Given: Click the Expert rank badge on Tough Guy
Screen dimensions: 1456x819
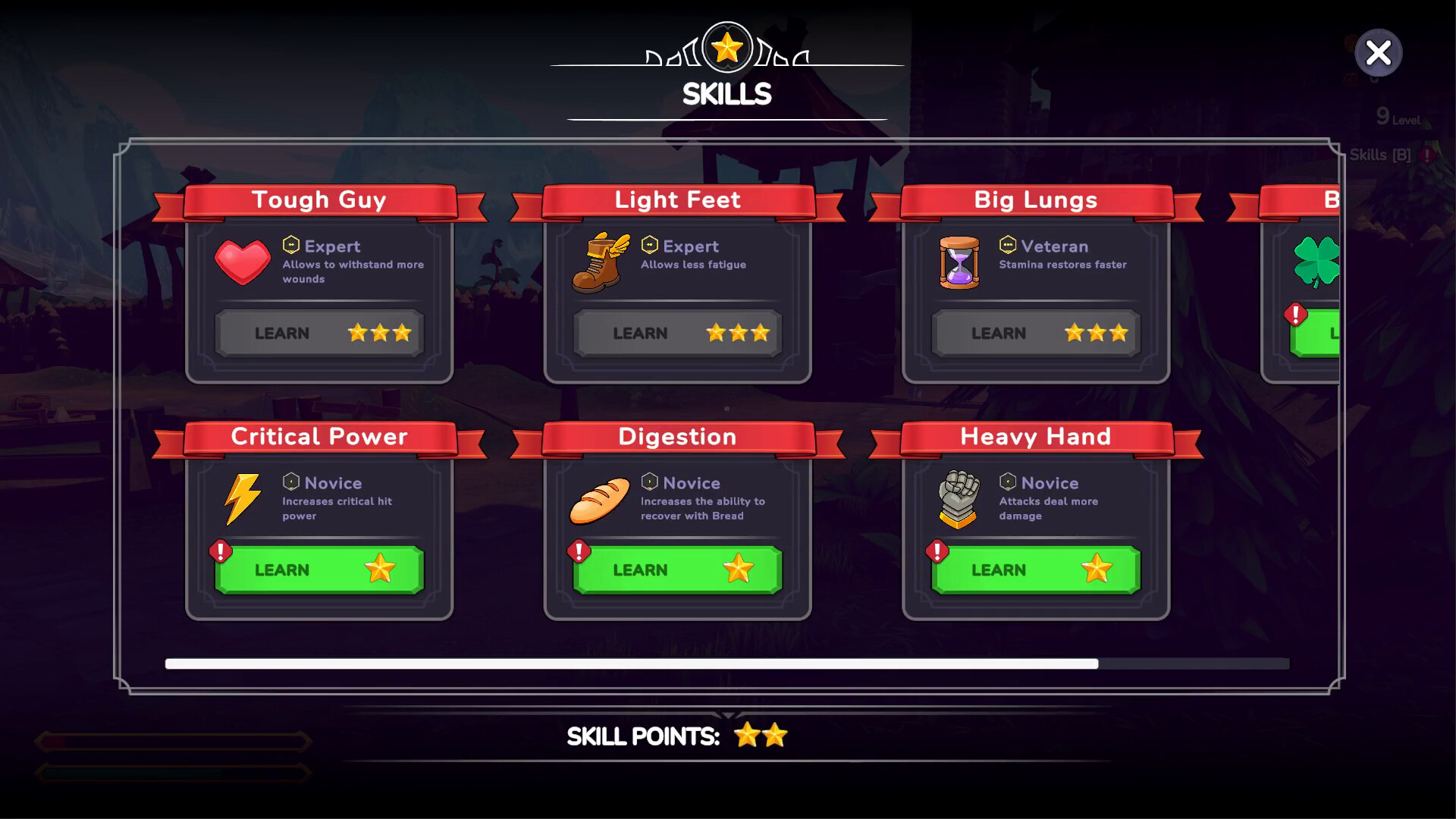Looking at the screenshot, I should tap(290, 244).
